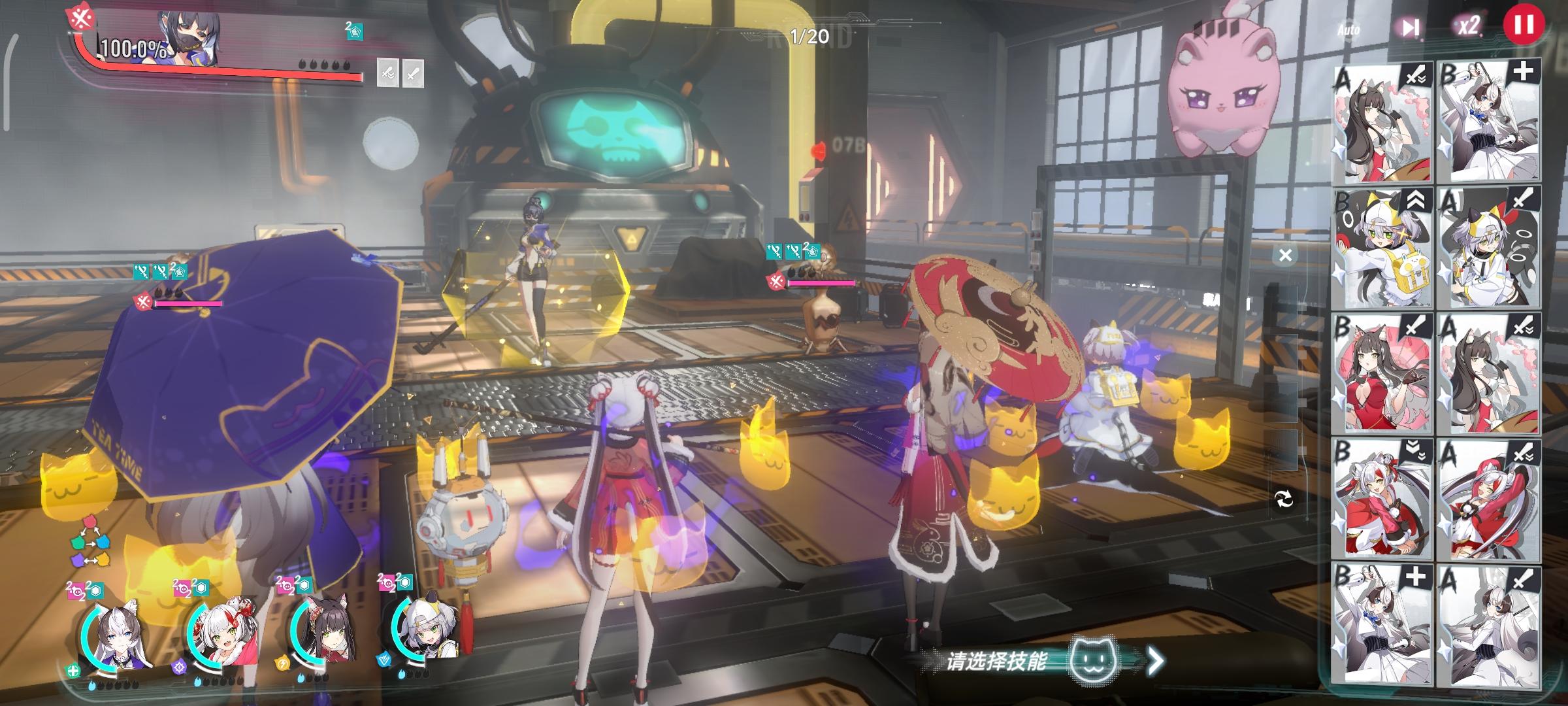The height and width of the screenshot is (706, 1568).
Task: Toggle x2 battle speed
Action: pos(1468,26)
